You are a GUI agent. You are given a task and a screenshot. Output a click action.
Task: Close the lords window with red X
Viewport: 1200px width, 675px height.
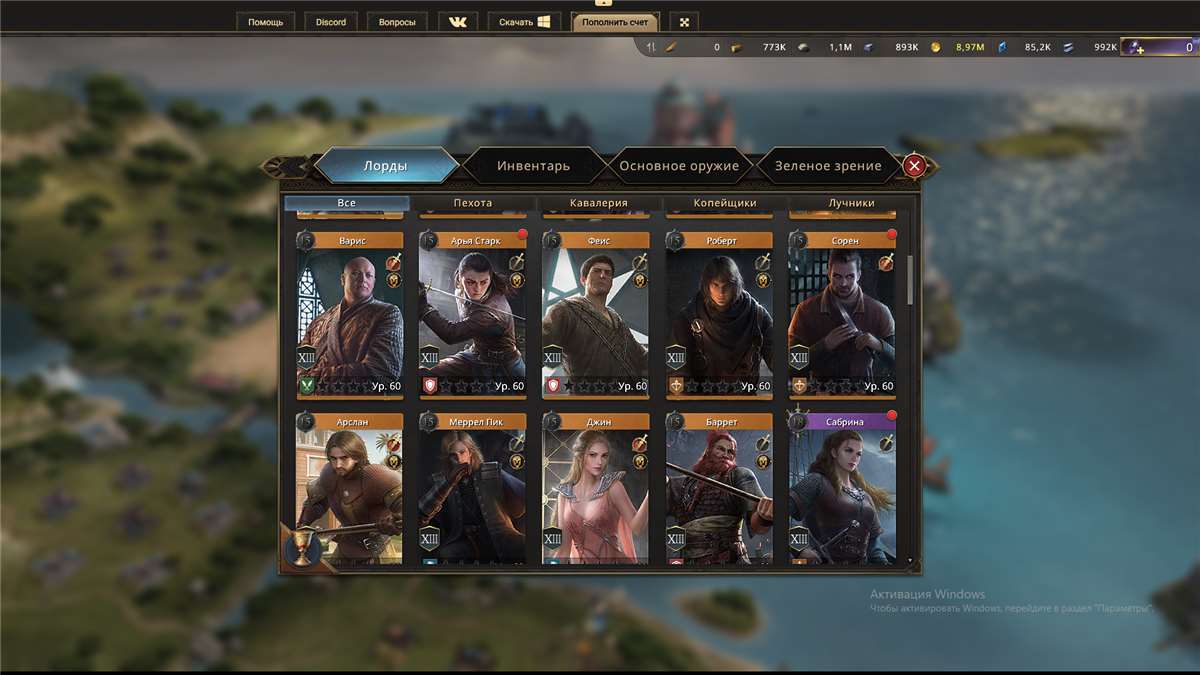914,166
